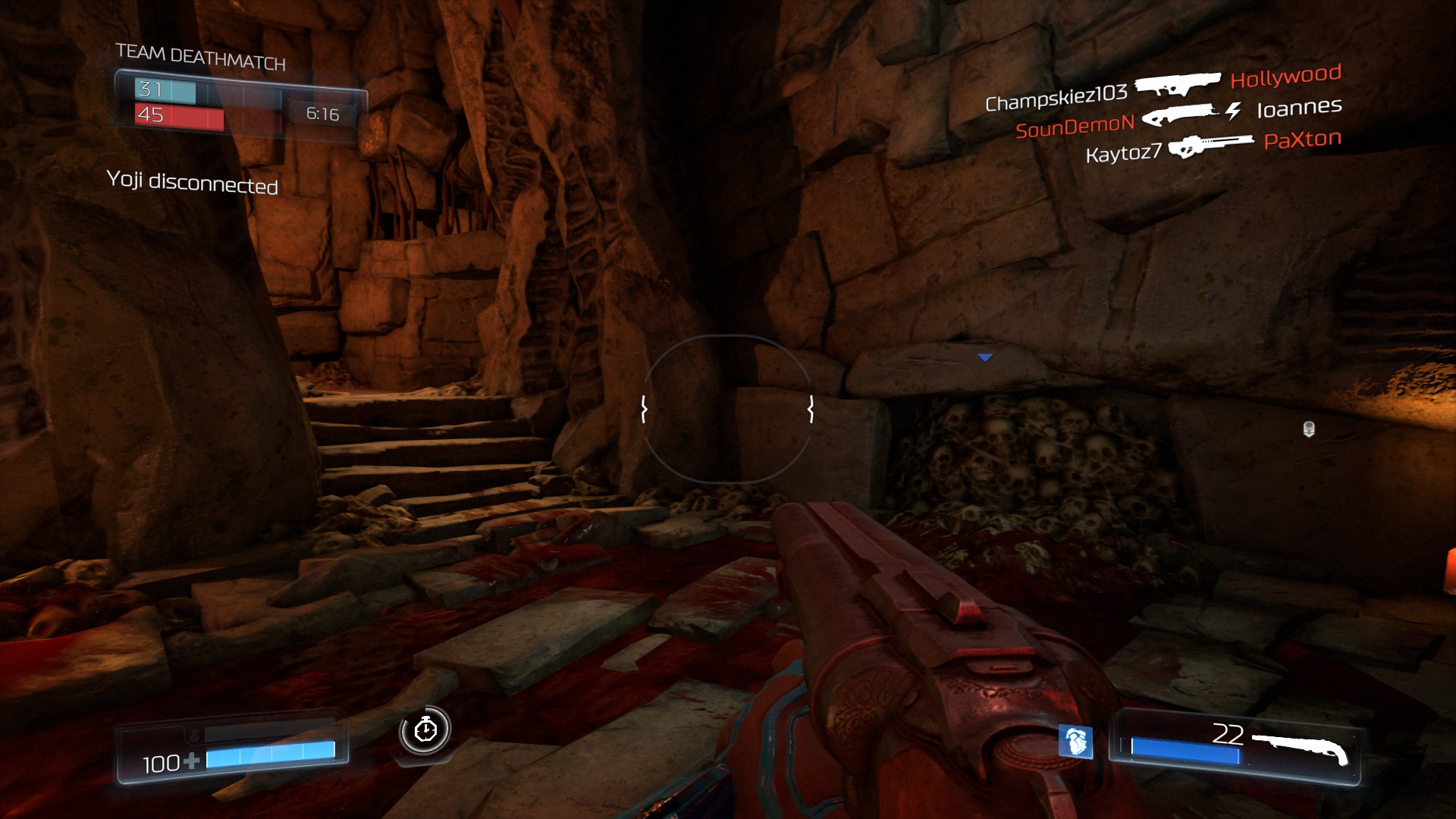Select the blue hack module icon
This screenshot has height=819, width=1456.
[1075, 741]
